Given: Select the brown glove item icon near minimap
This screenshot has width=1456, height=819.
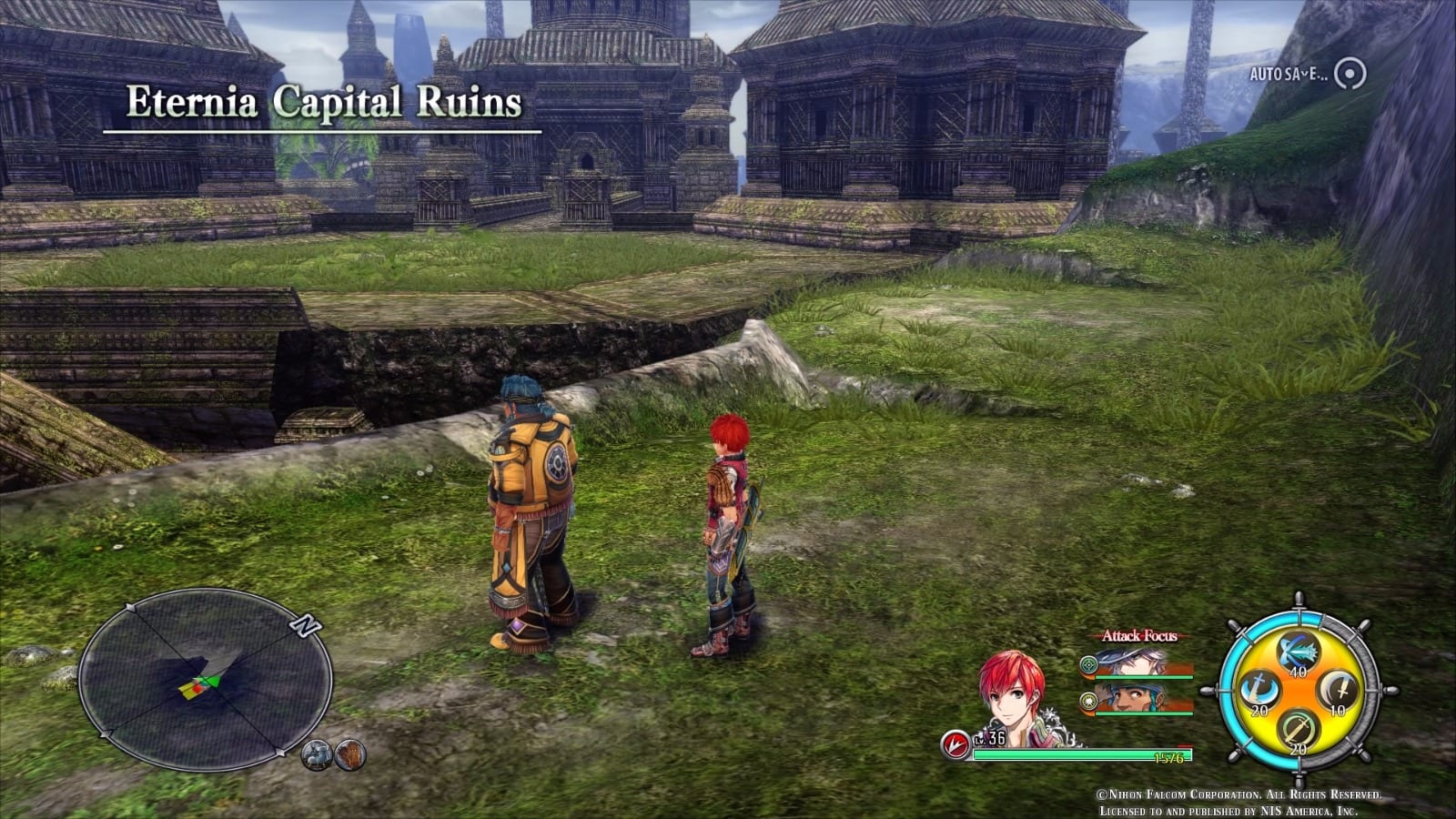Looking at the screenshot, I should point(349,755).
